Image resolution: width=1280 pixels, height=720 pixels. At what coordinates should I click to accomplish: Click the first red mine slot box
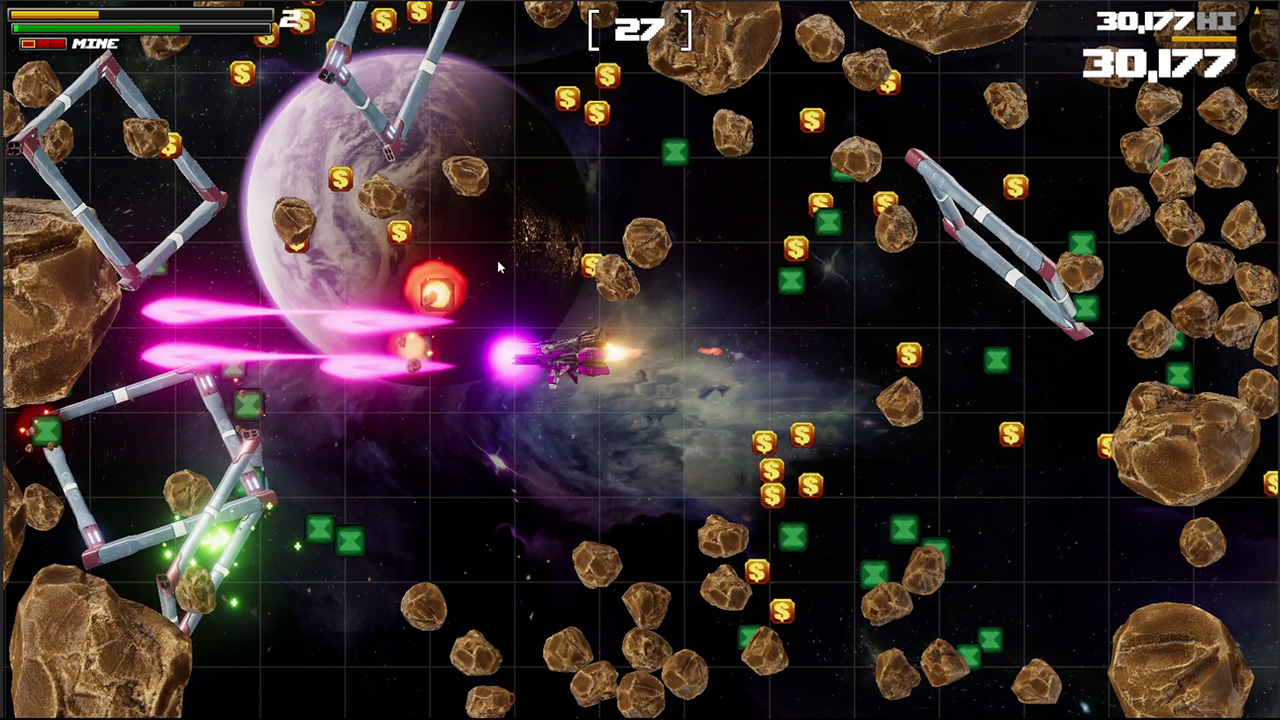[x=30, y=43]
